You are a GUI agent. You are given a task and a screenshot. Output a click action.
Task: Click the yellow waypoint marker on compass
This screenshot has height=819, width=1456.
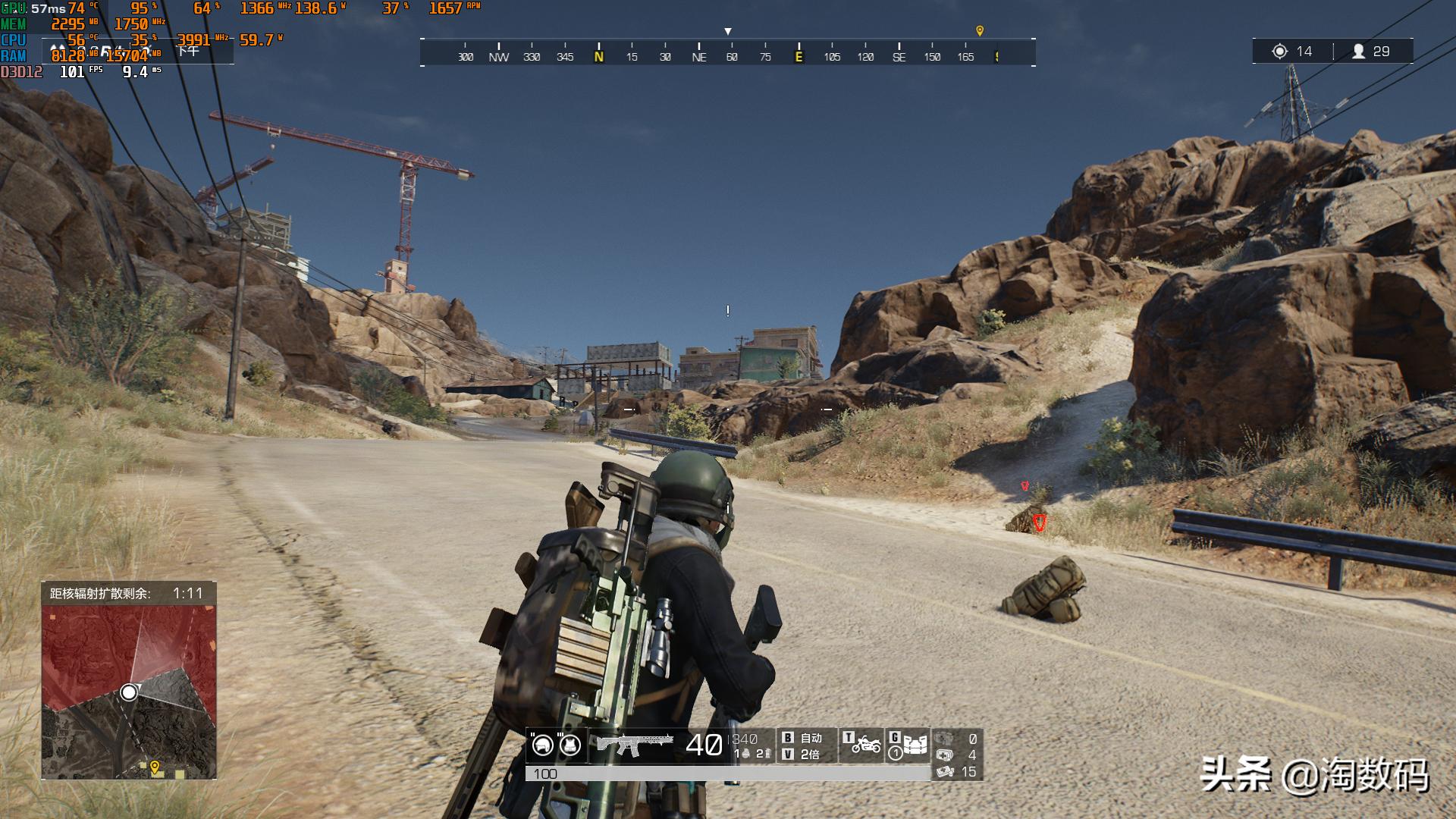click(980, 31)
